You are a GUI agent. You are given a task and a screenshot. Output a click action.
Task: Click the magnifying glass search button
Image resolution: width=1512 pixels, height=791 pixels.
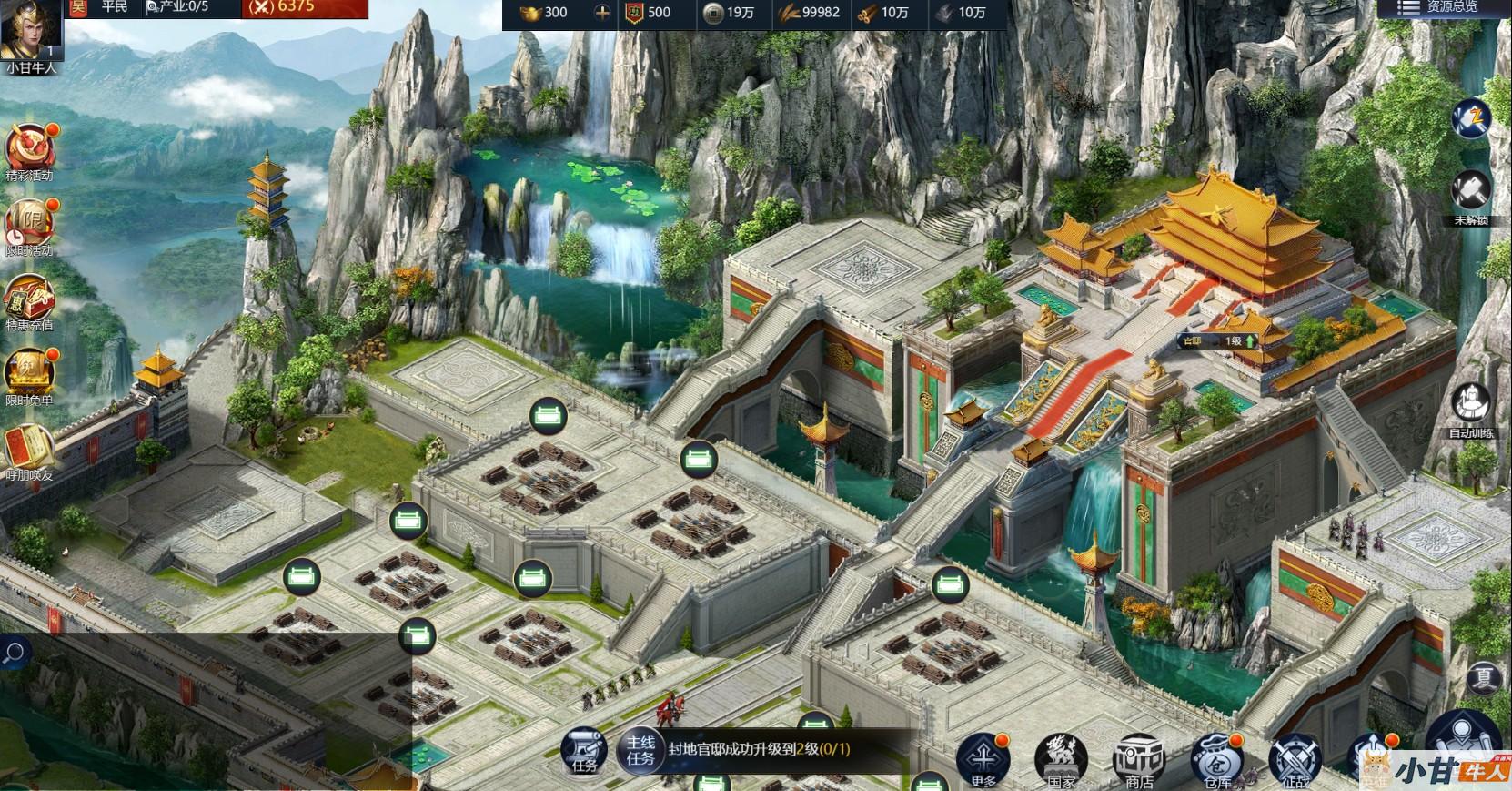pos(15,653)
